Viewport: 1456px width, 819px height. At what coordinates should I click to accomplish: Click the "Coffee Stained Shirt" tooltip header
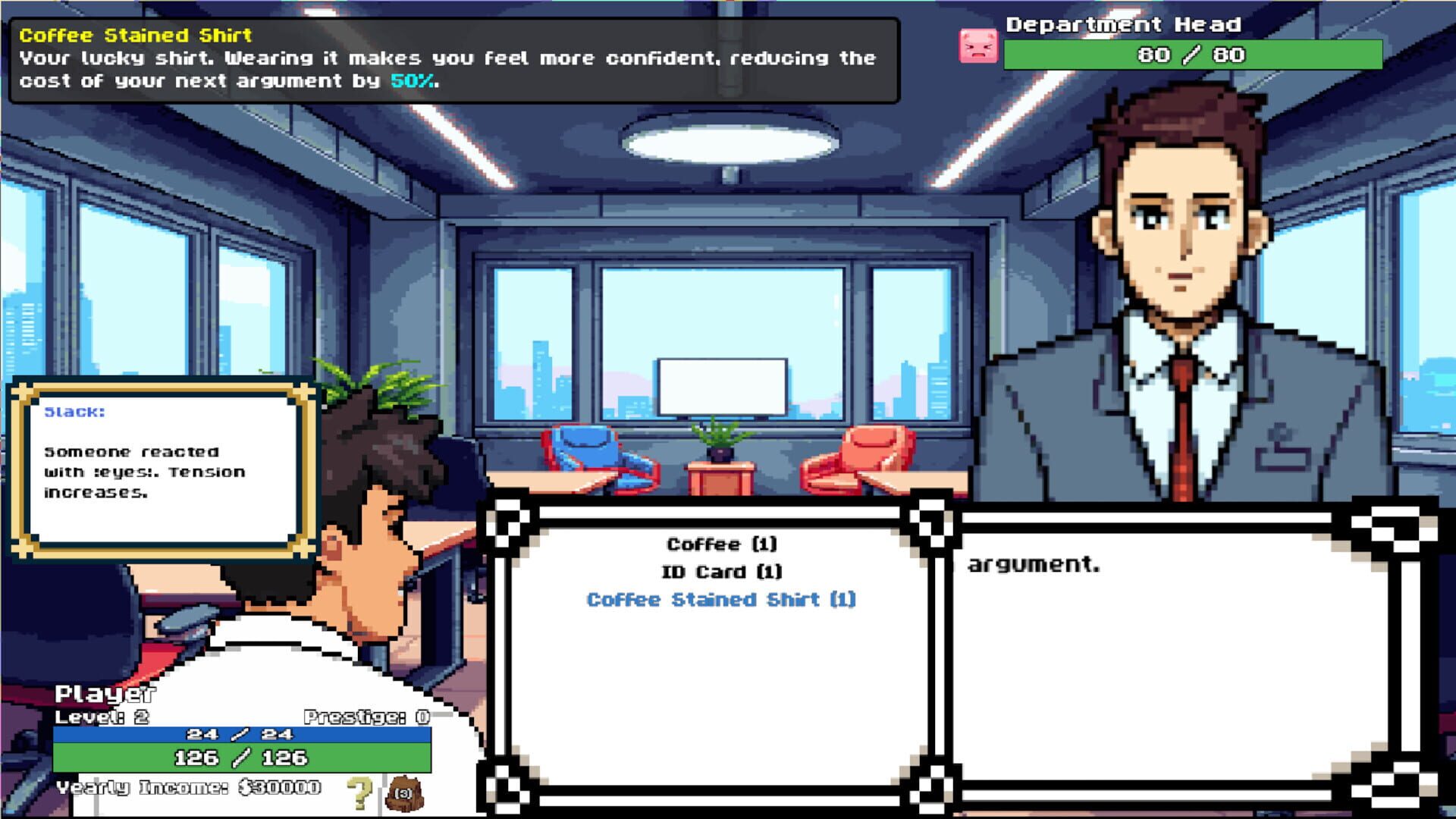(135, 33)
